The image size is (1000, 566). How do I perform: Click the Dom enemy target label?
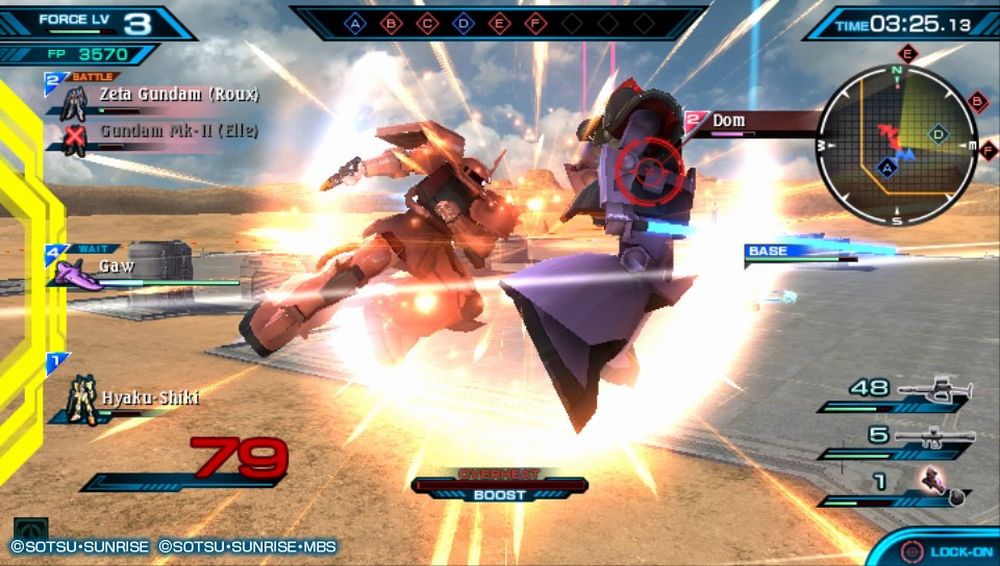point(728,121)
